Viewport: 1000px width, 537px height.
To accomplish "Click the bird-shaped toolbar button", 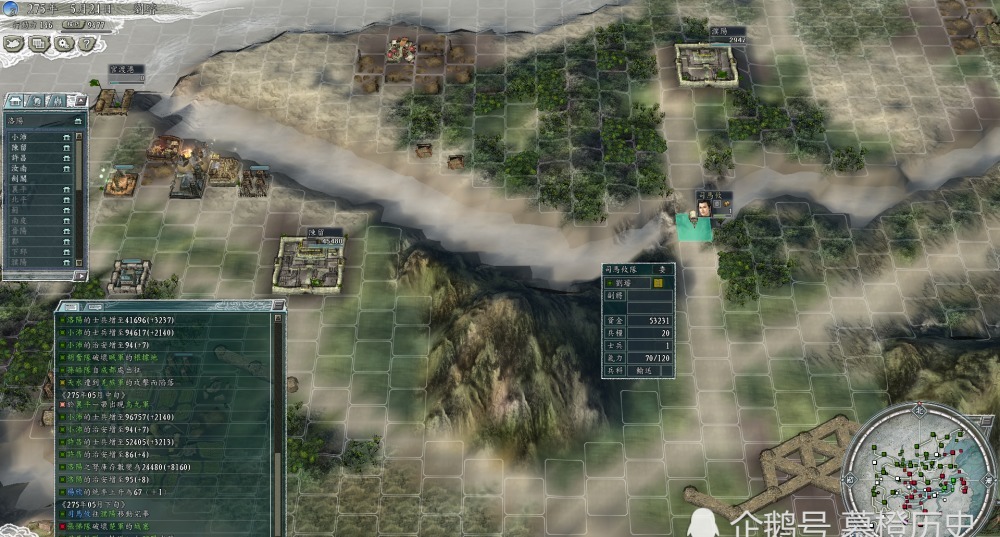I will click(14, 43).
